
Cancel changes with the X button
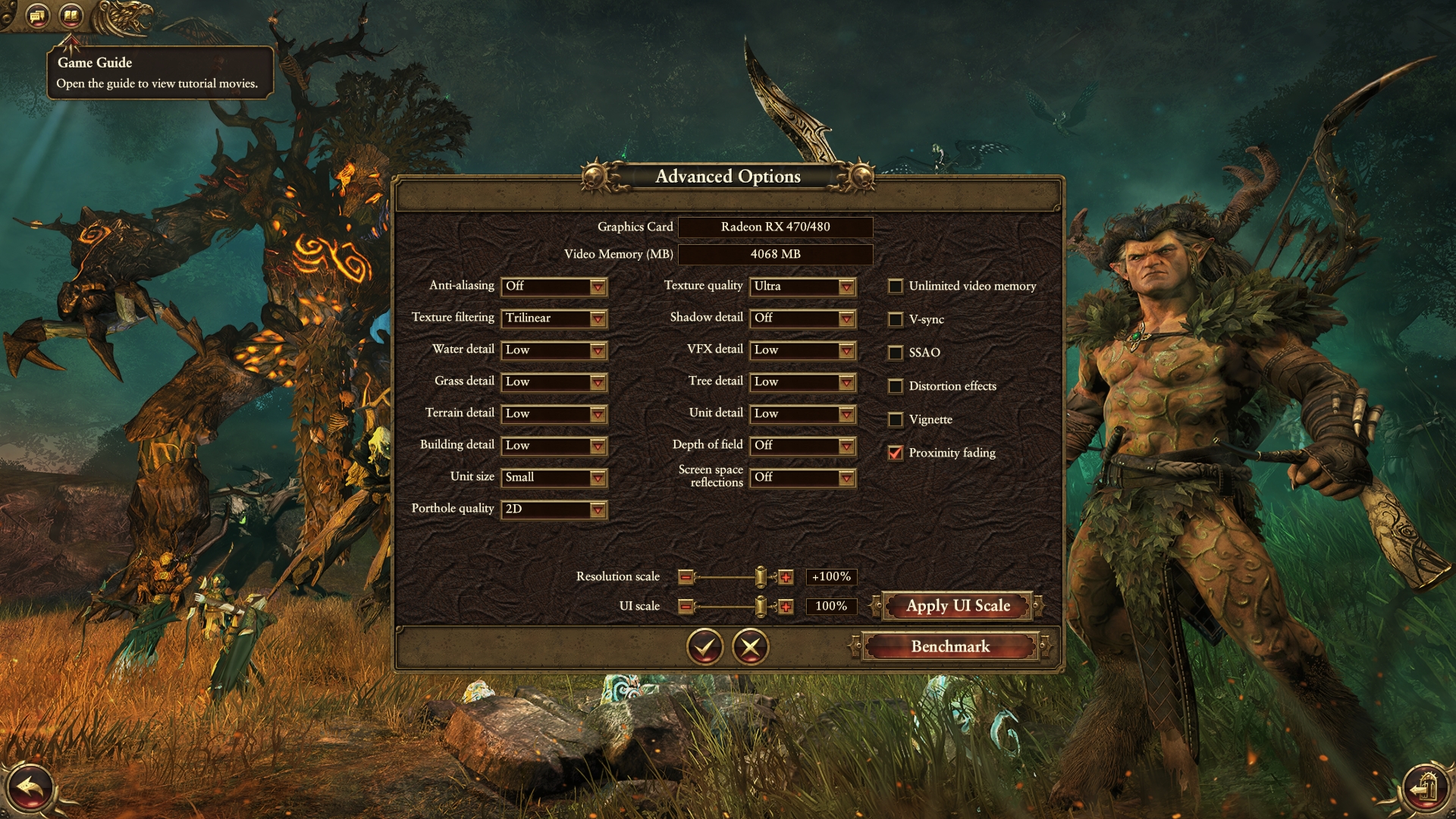pyautogui.click(x=751, y=647)
